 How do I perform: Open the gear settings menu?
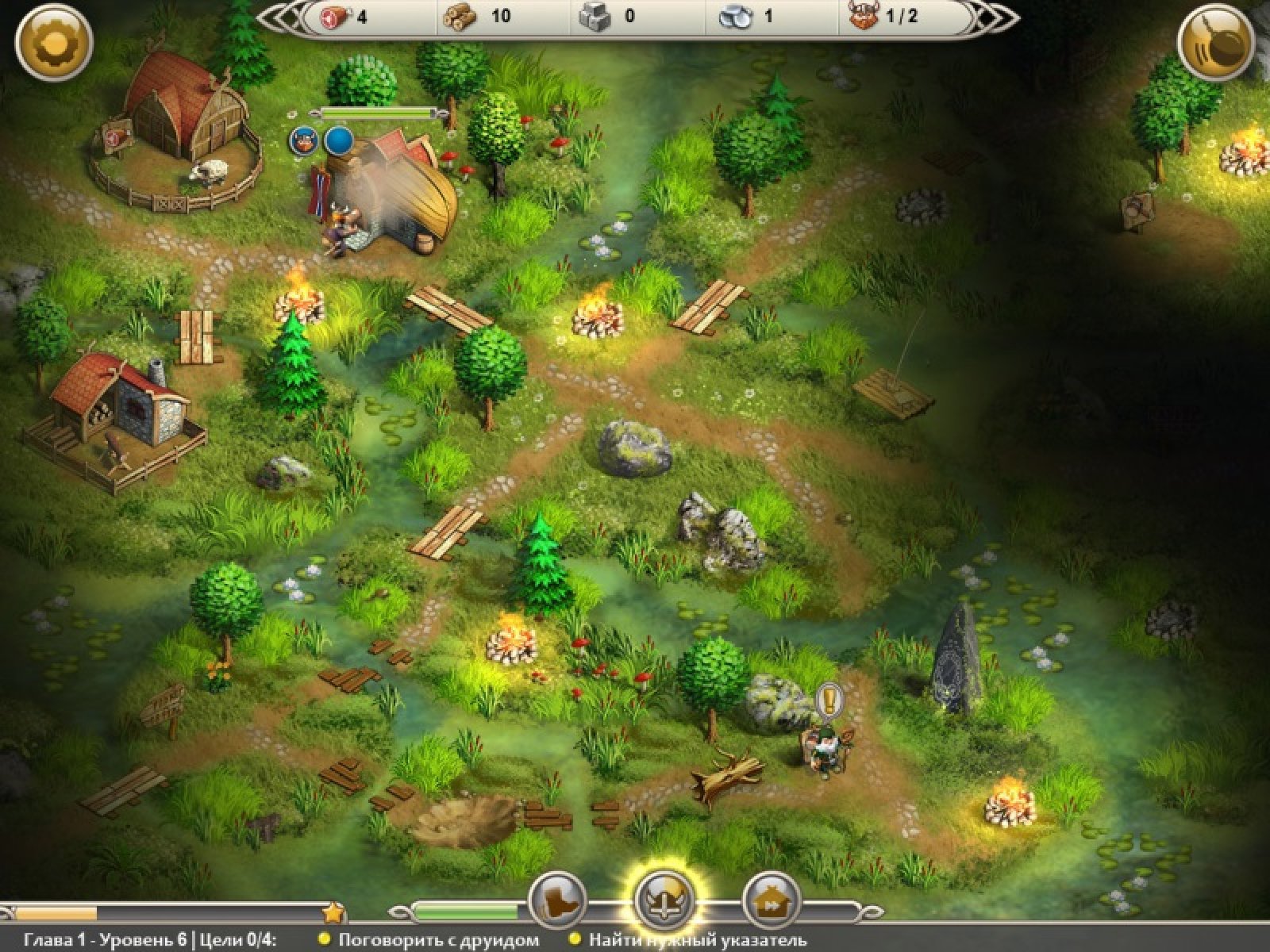[53, 41]
